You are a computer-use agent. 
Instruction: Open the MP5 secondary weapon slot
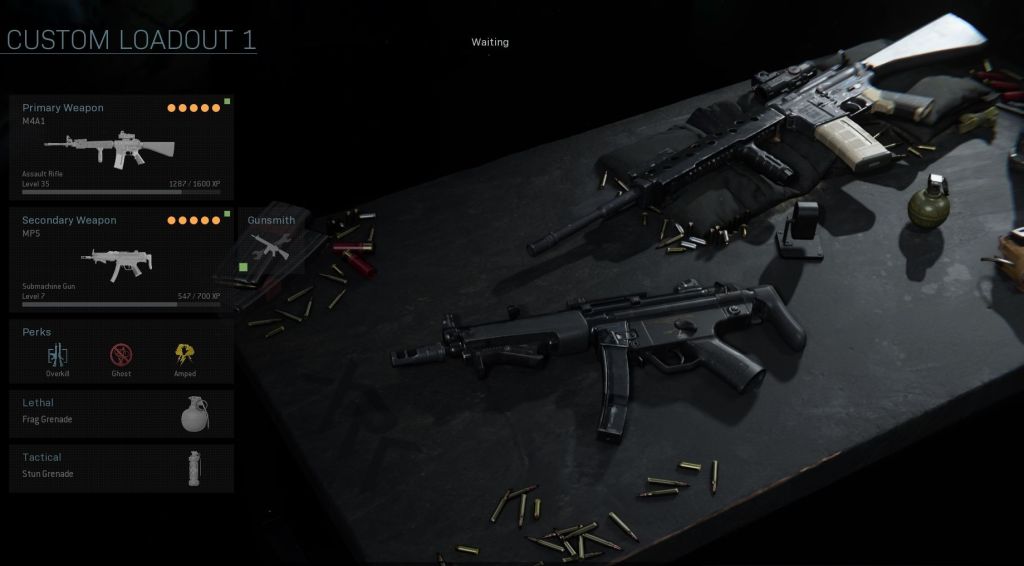(x=121, y=260)
